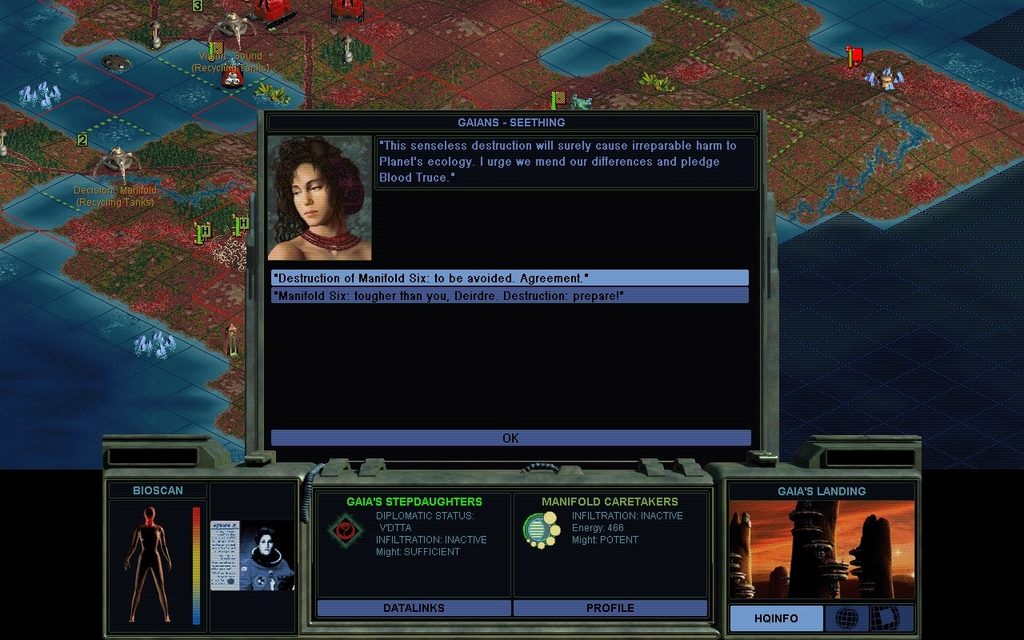
Task: Click Deirdre's portrait in the dialogue
Action: [x=319, y=198]
